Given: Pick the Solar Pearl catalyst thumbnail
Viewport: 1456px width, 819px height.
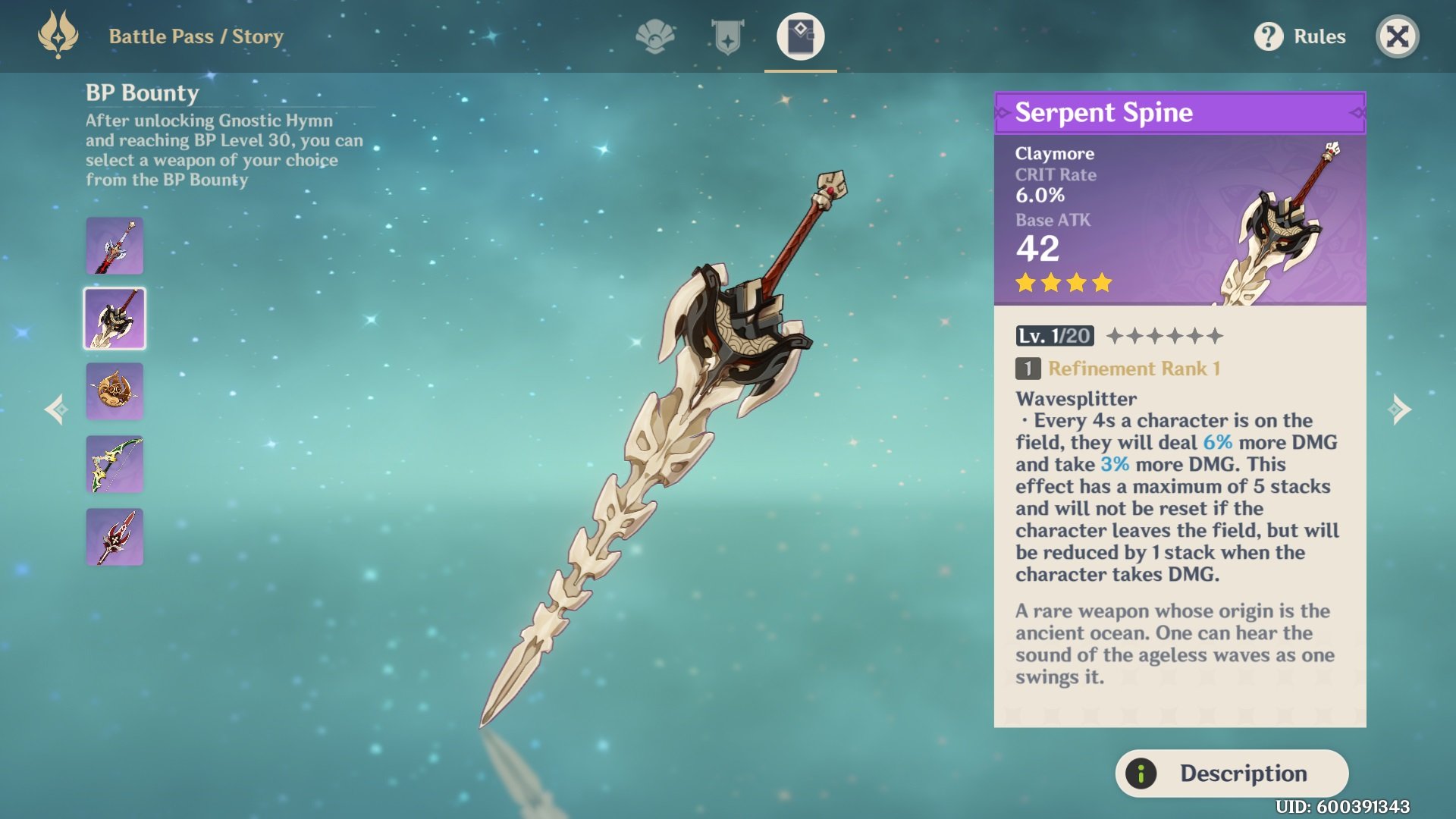Looking at the screenshot, I should tap(115, 391).
